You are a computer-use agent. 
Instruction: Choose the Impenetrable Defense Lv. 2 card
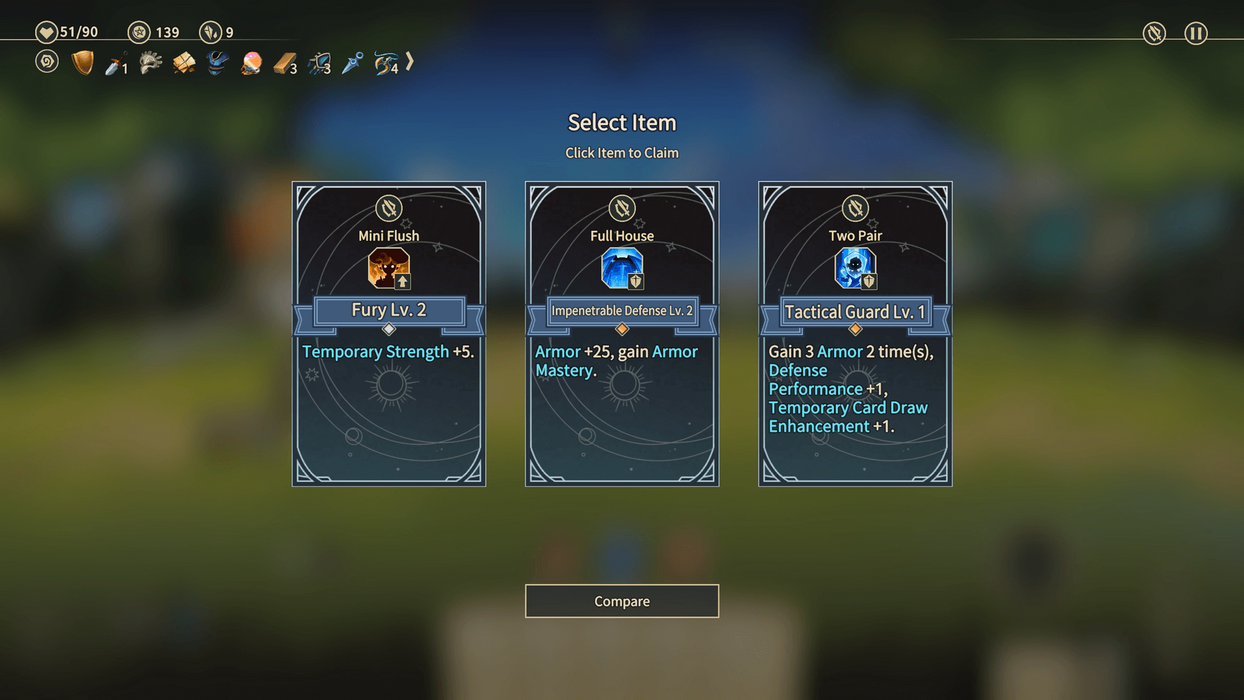pos(622,333)
